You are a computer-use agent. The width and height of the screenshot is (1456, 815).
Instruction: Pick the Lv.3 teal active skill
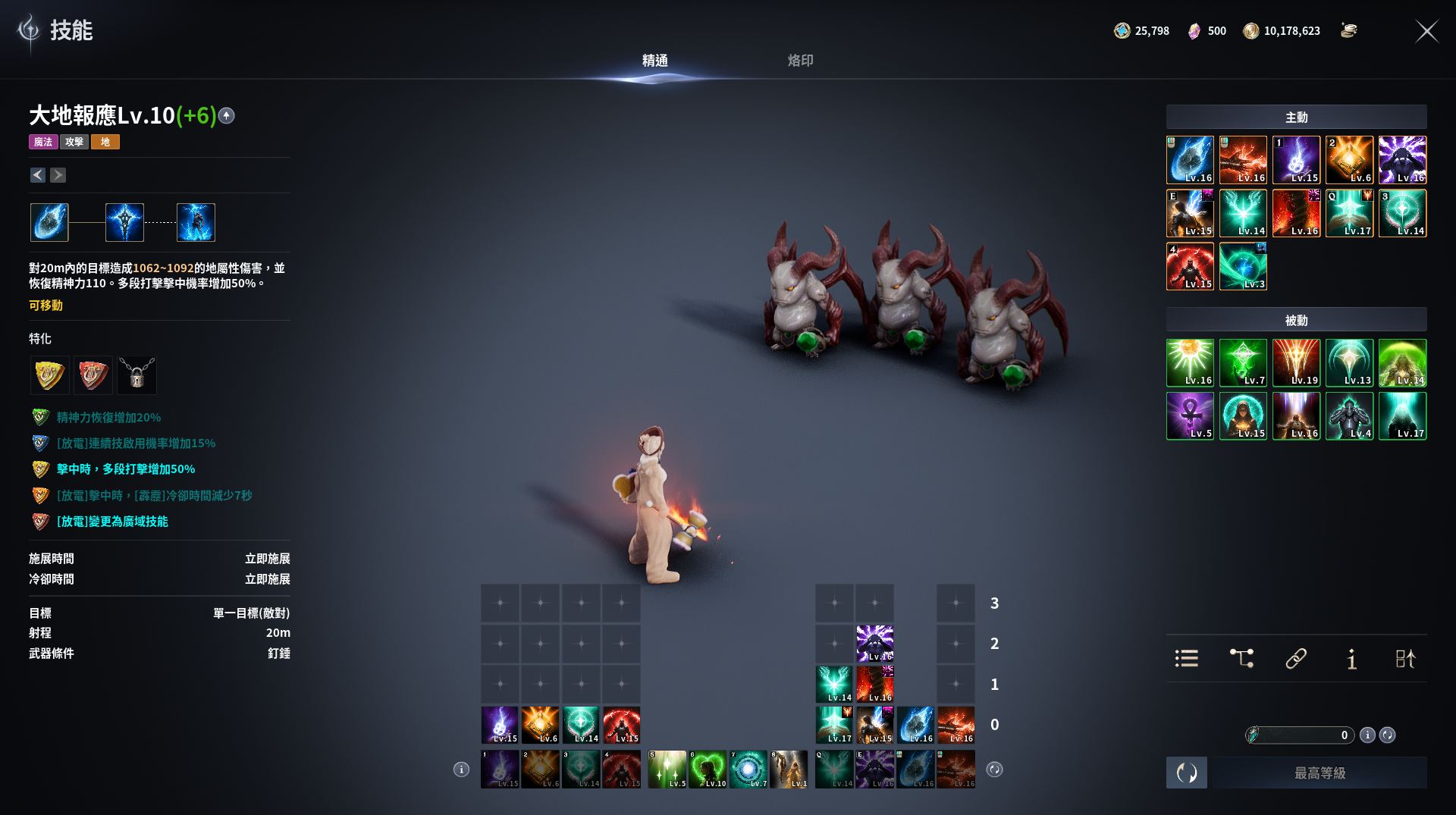pyautogui.click(x=1243, y=266)
